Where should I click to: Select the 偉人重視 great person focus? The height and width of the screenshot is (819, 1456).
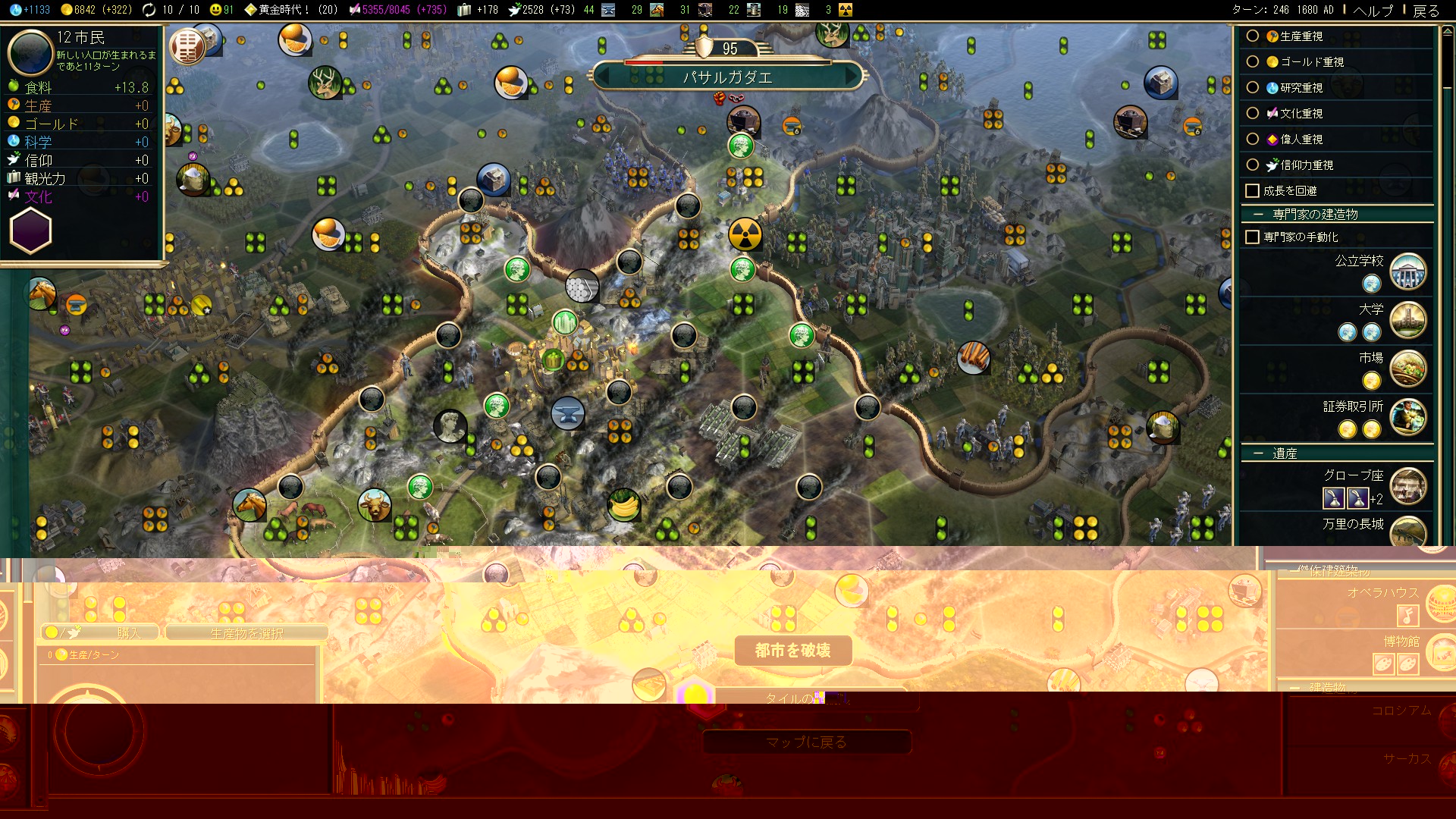[x=1253, y=140]
